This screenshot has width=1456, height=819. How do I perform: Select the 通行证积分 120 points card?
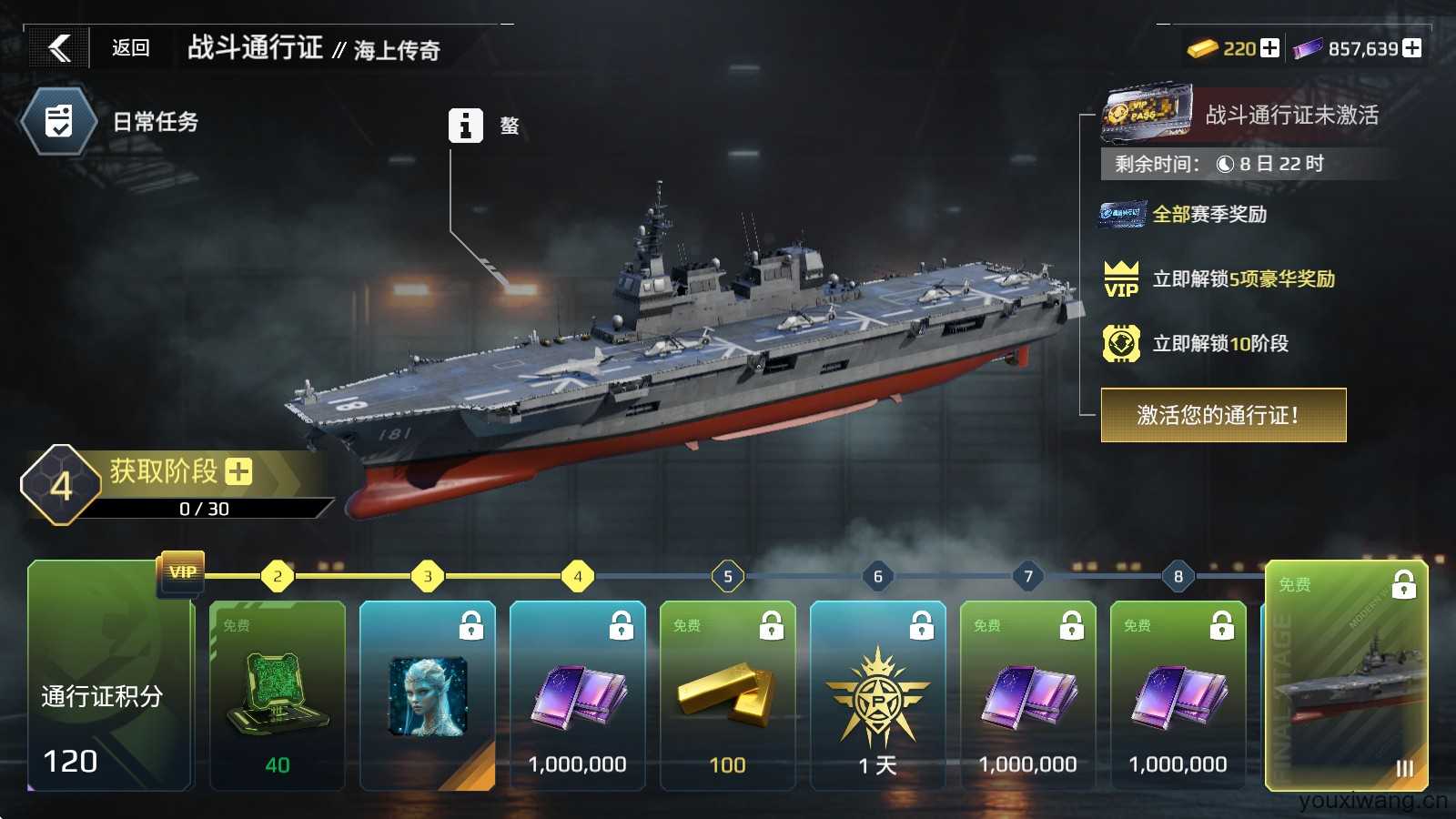coord(109,696)
